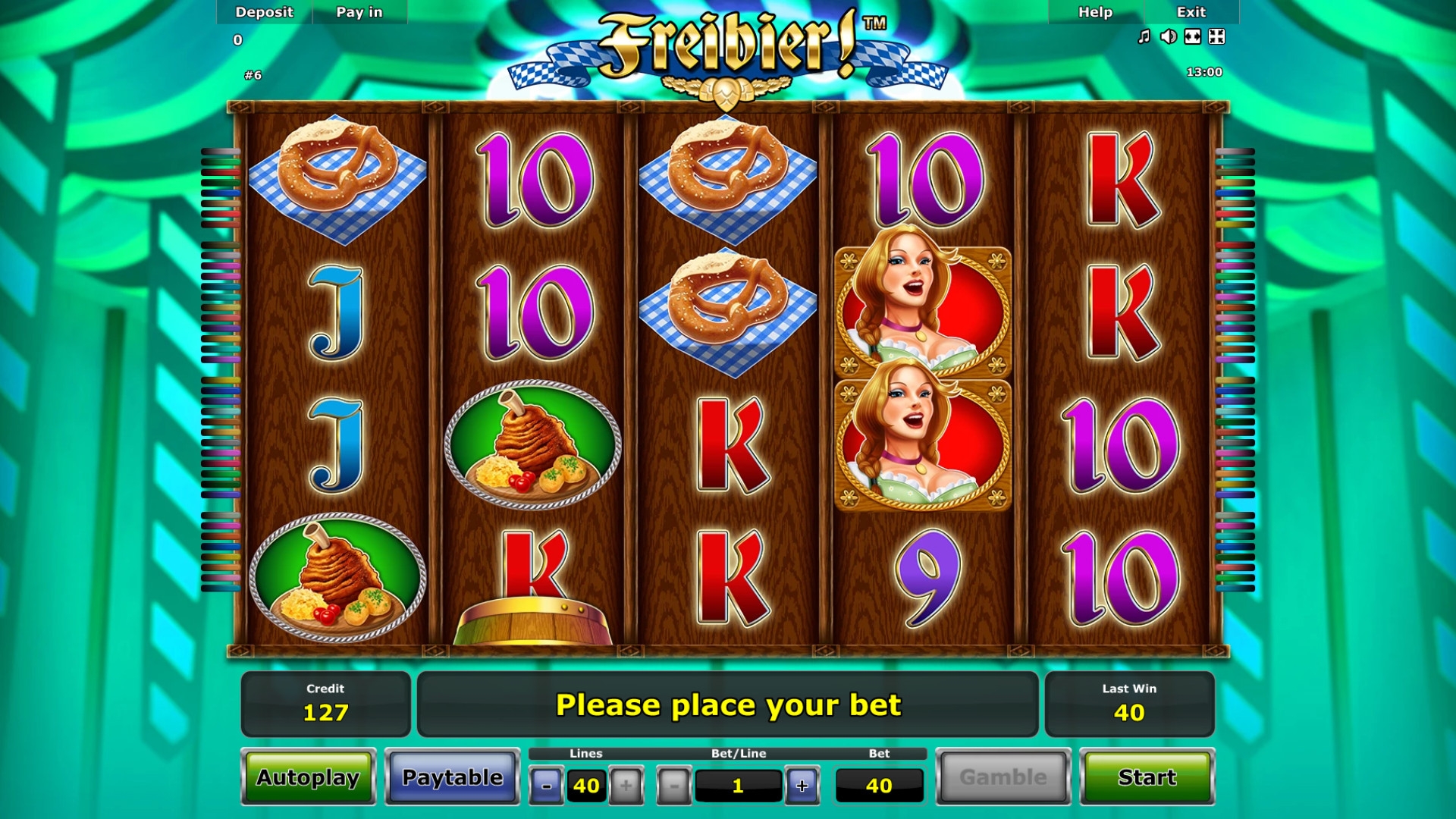The width and height of the screenshot is (1456, 819).
Task: Exit the slot game
Action: point(1191,12)
